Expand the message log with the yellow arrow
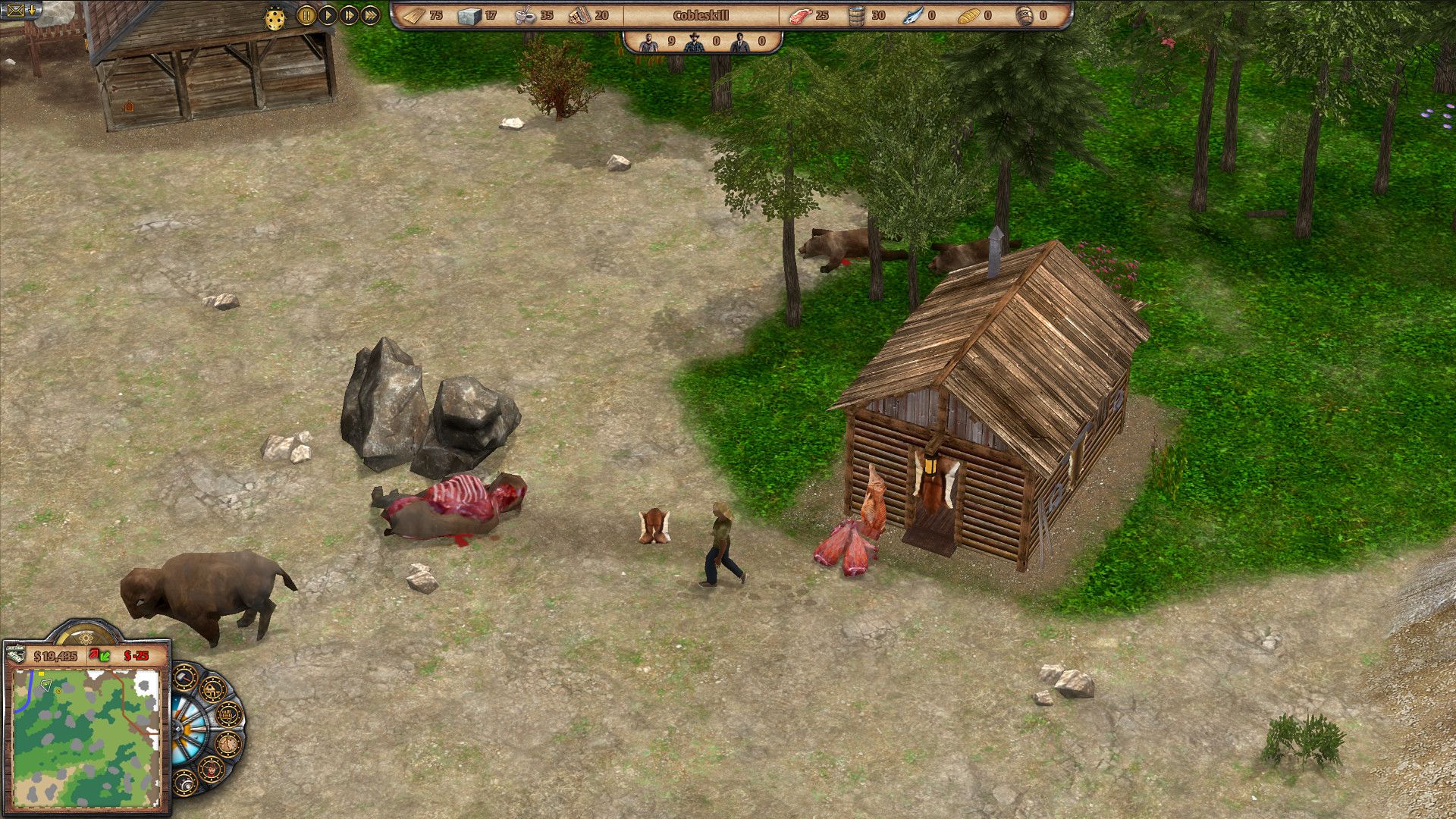The image size is (1456, 819). pyautogui.click(x=32, y=10)
